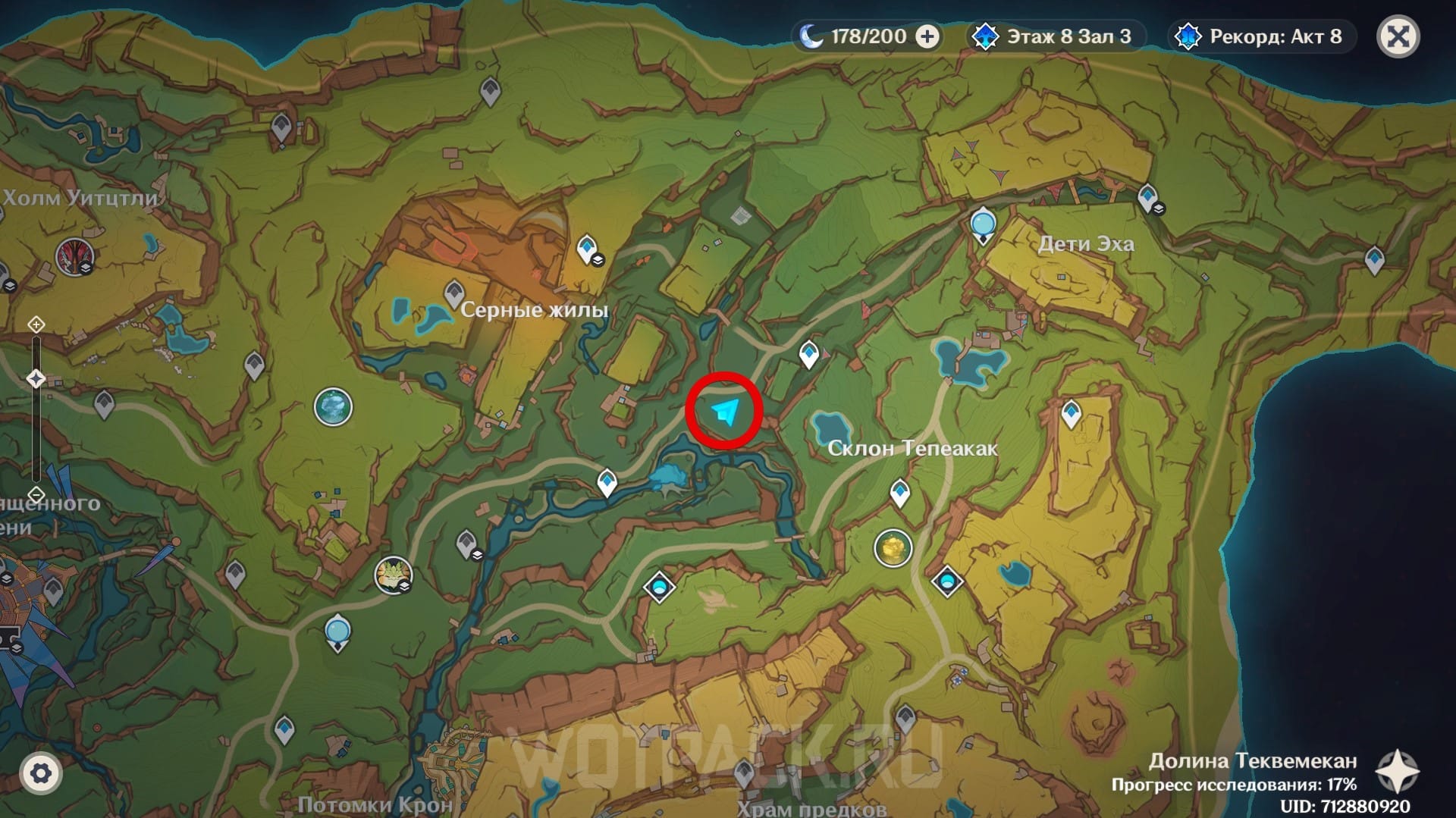Image resolution: width=1456 pixels, height=818 pixels.
Task: Click the zoom slider's diamond handle
Action: 36,378
